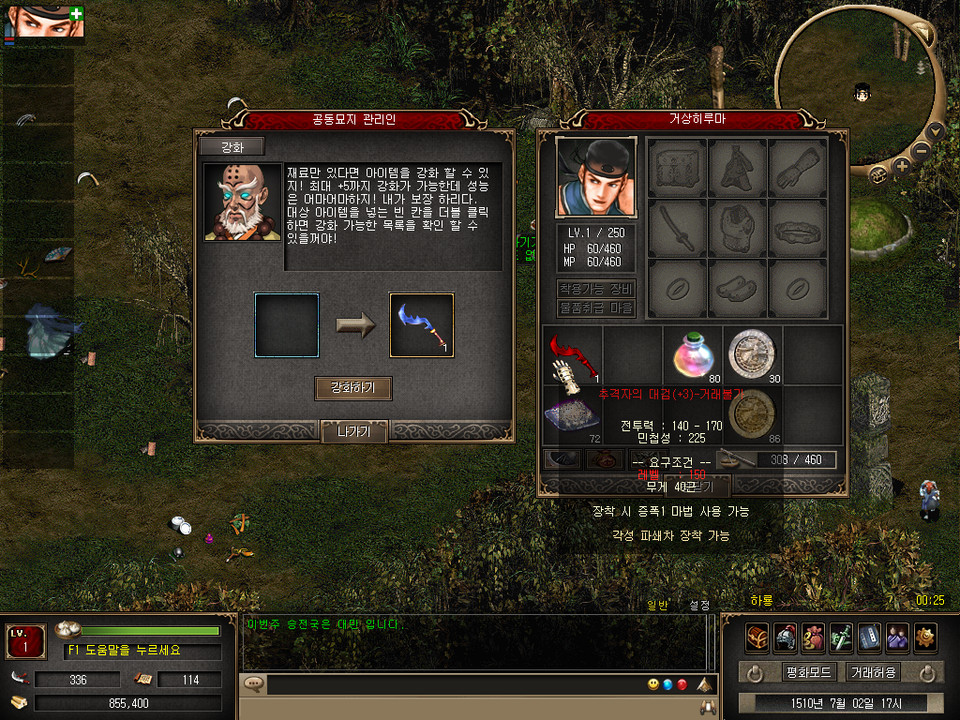The width and height of the screenshot is (960, 720).
Task: Click the chat text input field
Action: point(440,685)
